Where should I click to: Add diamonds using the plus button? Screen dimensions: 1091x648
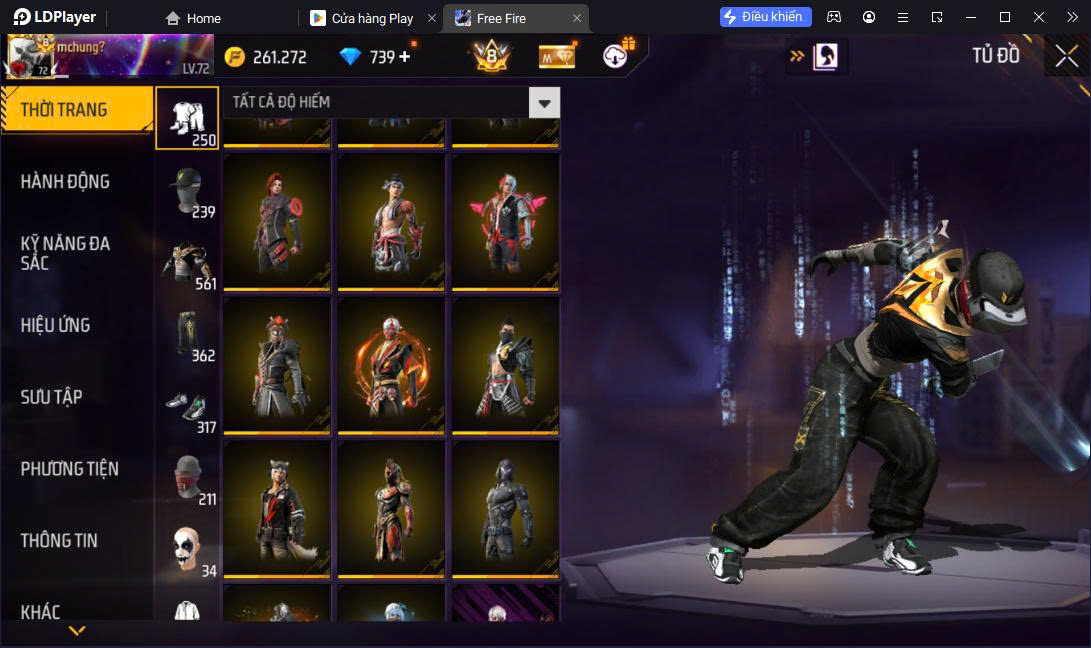point(405,57)
